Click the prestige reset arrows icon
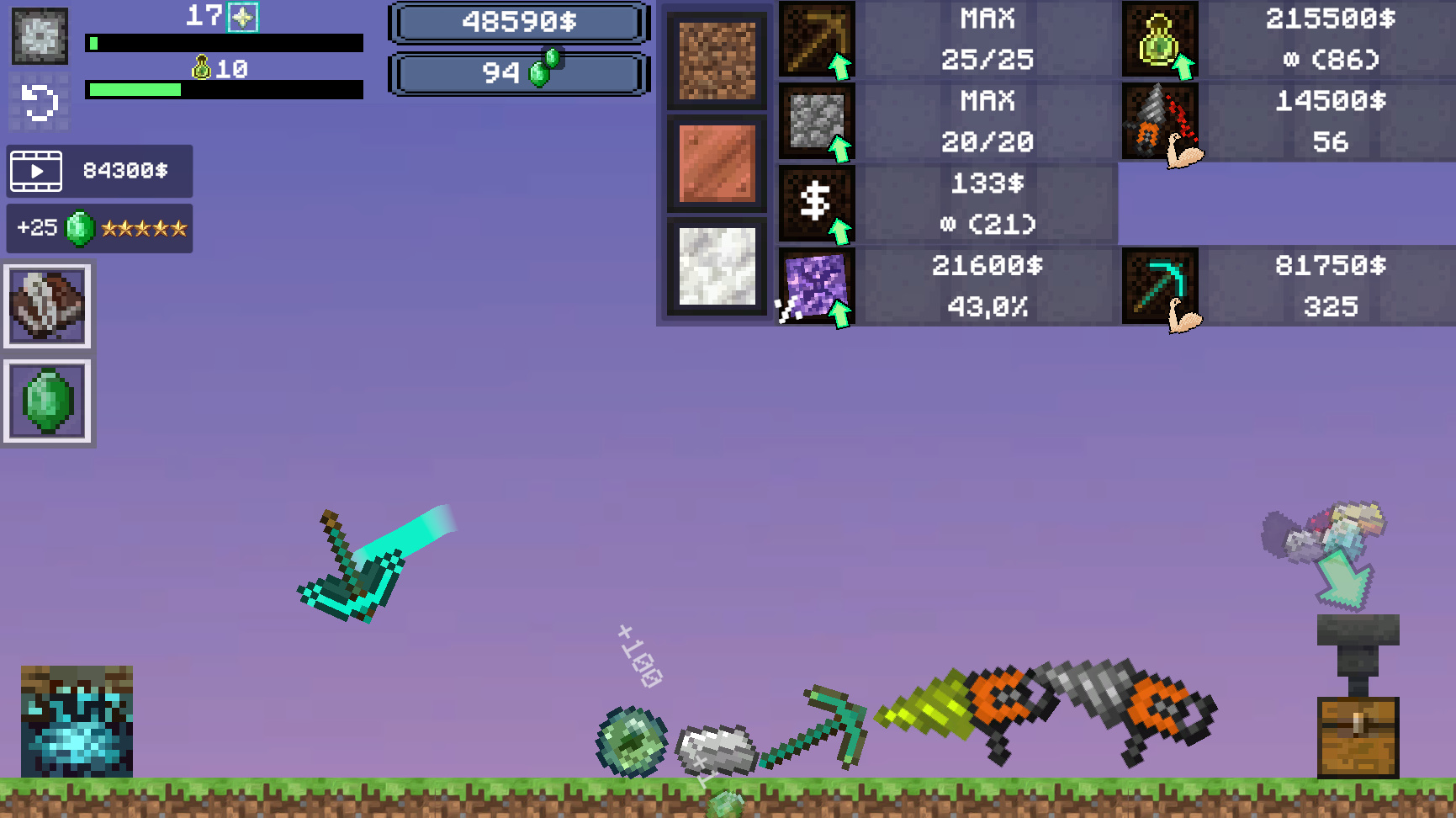 (x=38, y=101)
